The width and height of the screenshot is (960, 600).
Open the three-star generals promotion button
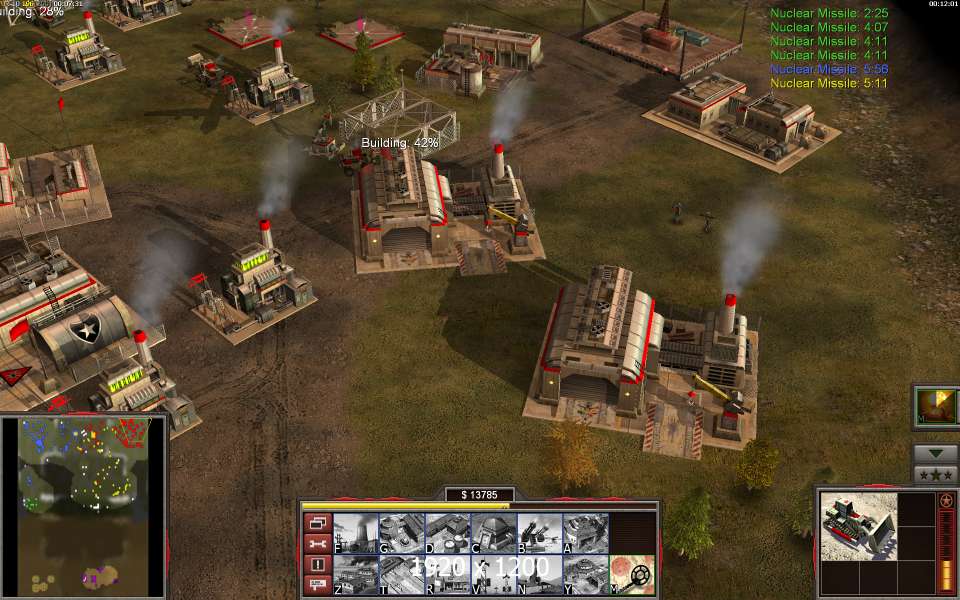click(x=935, y=474)
